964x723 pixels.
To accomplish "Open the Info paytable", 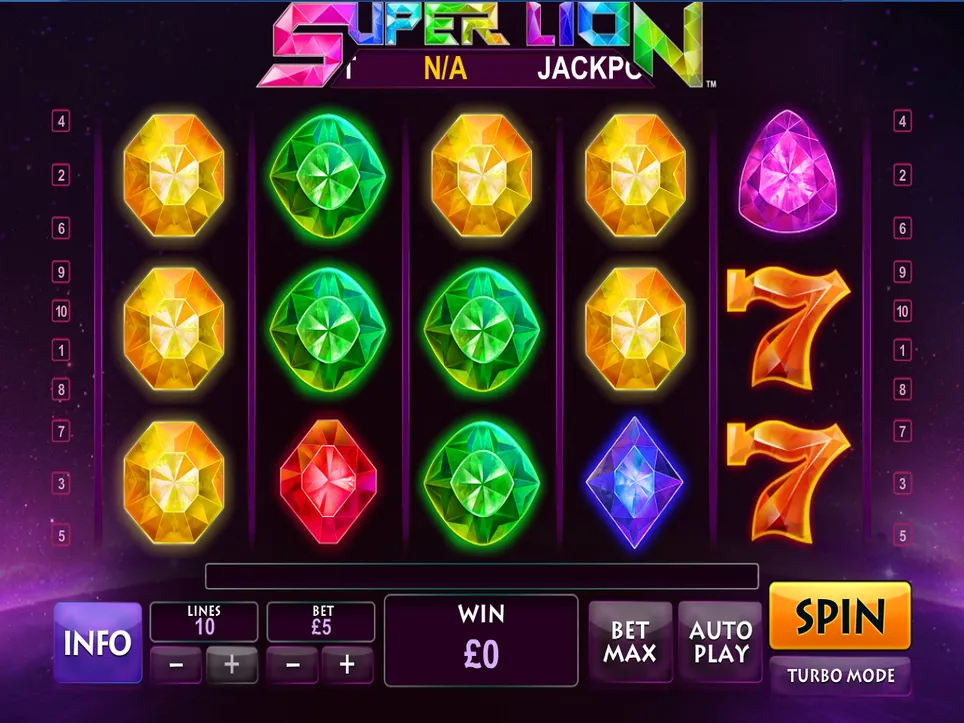I will coord(97,642).
